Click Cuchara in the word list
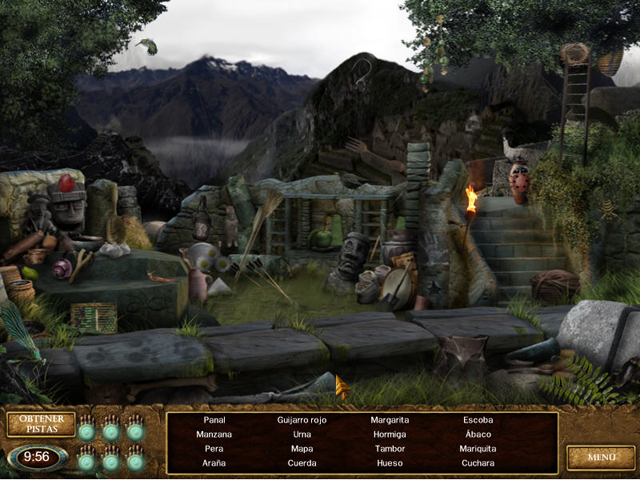The image size is (640, 480). (478, 463)
